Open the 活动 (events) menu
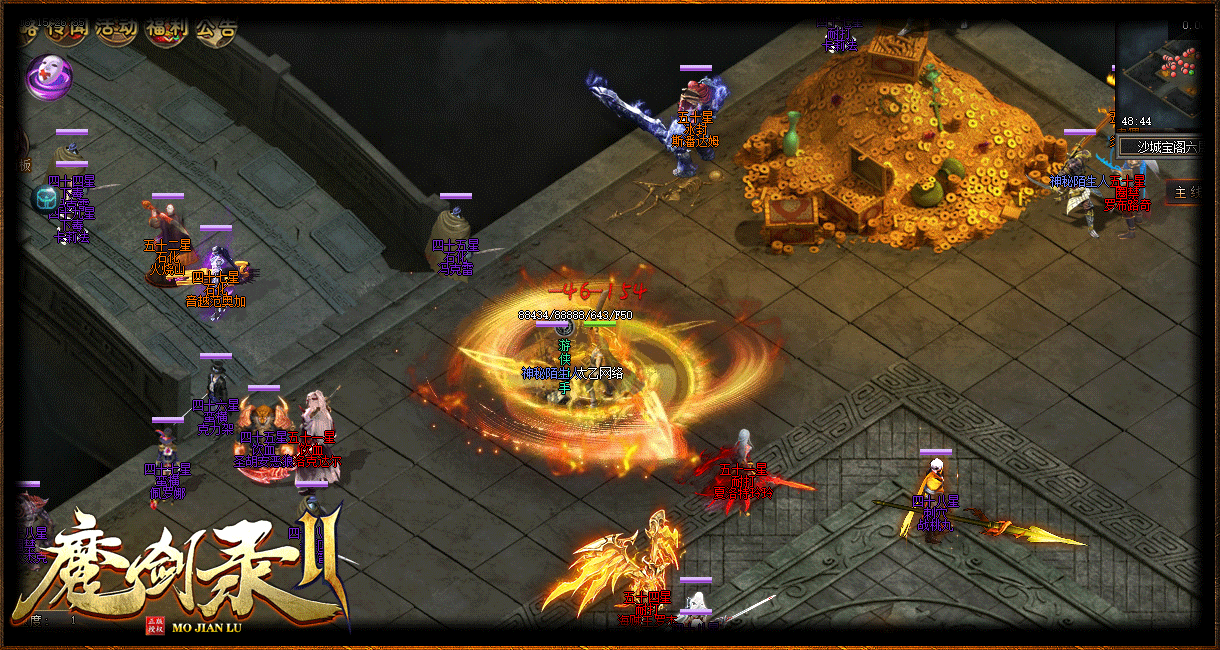The height and width of the screenshot is (650, 1220). 116,28
